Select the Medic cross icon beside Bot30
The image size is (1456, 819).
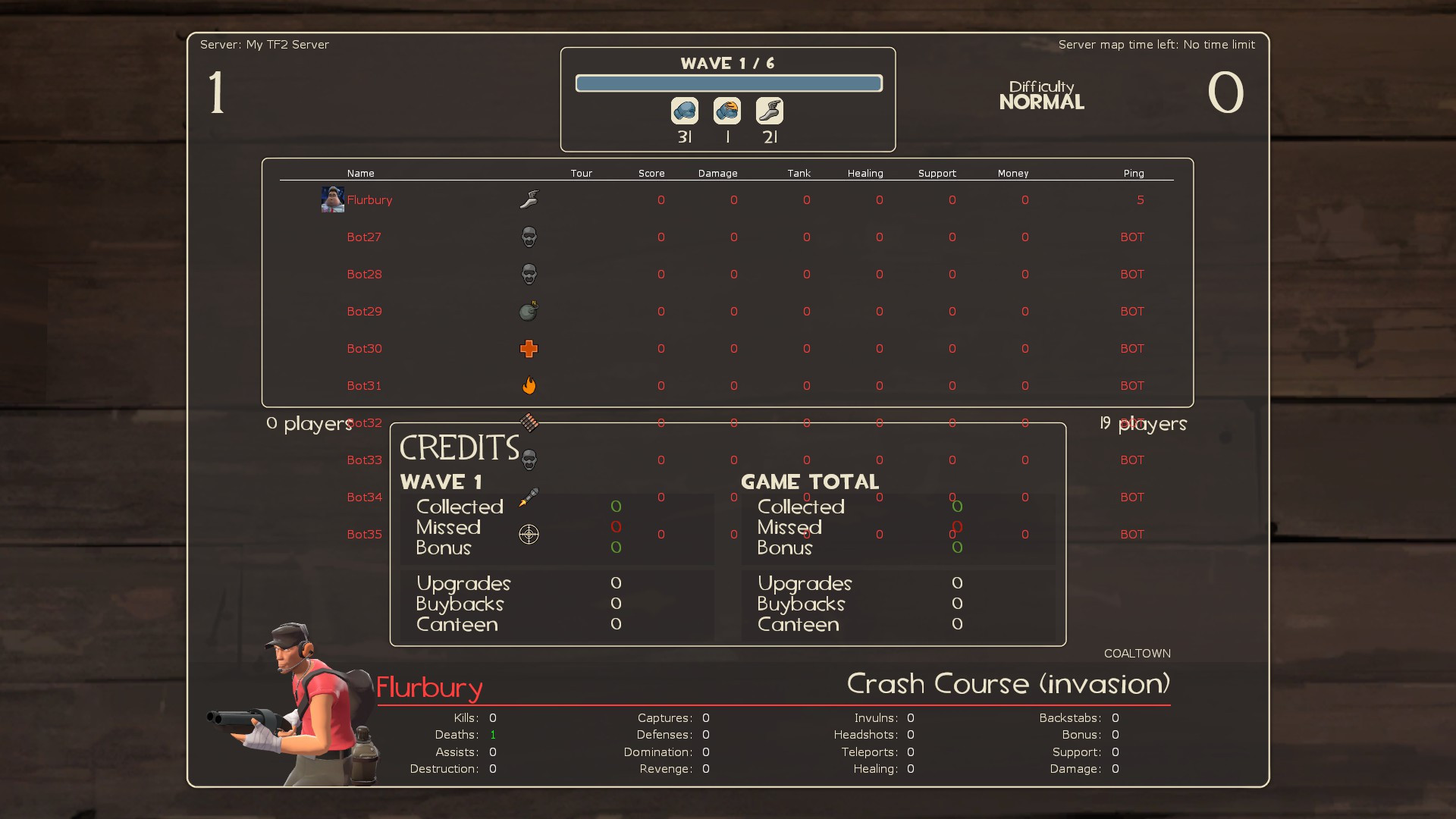pos(529,348)
